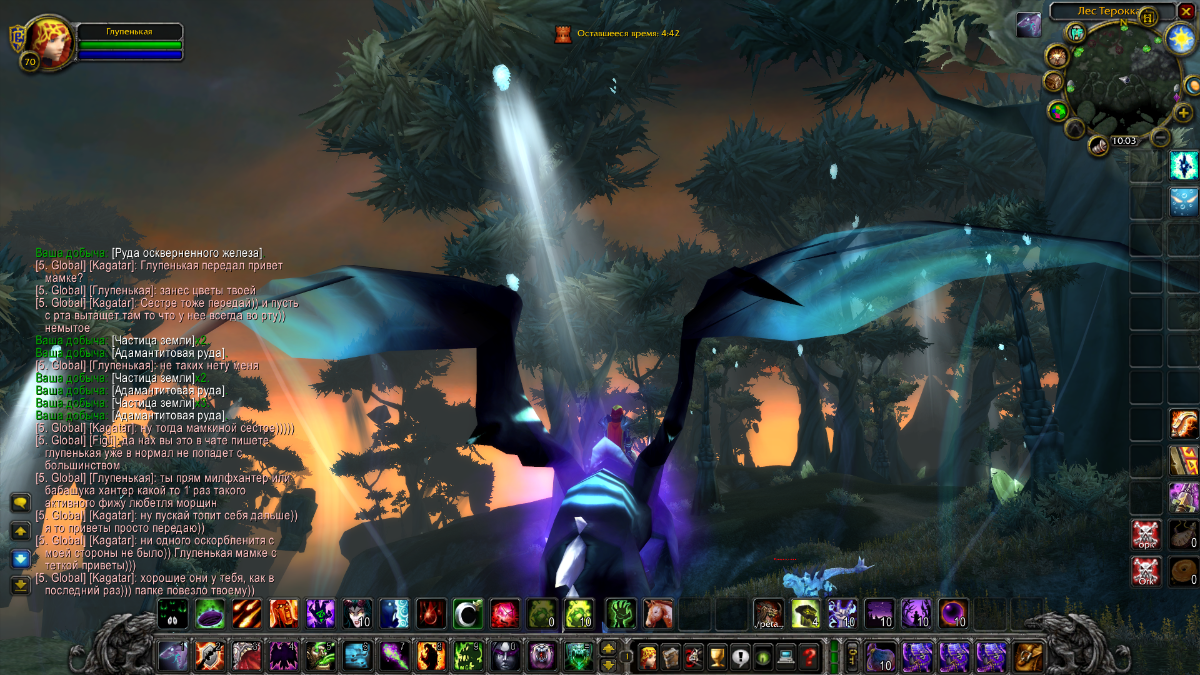Cast the purple orb spell with 10 charges
The height and width of the screenshot is (675, 1200).
point(952,612)
